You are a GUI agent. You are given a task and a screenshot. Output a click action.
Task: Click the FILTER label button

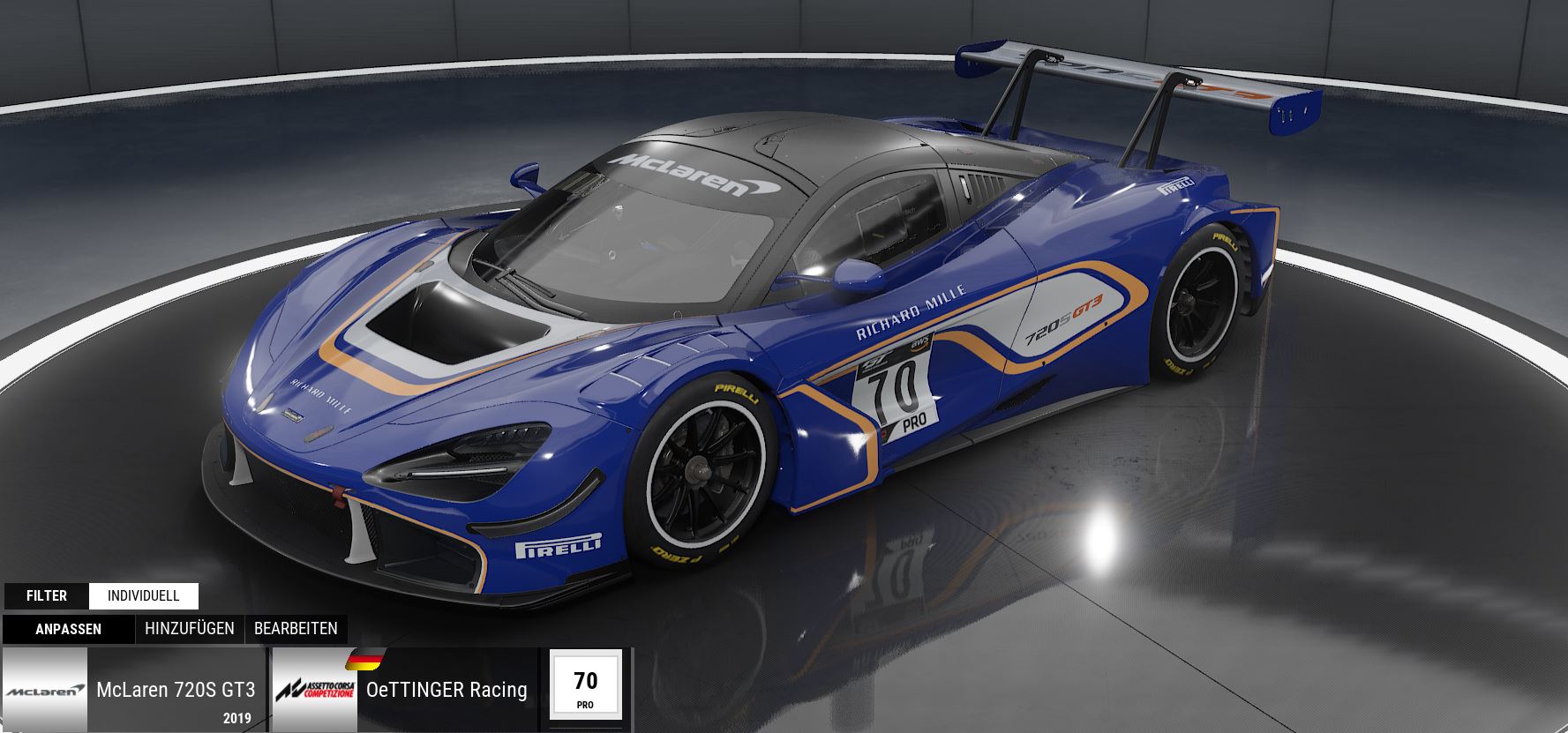click(x=47, y=596)
